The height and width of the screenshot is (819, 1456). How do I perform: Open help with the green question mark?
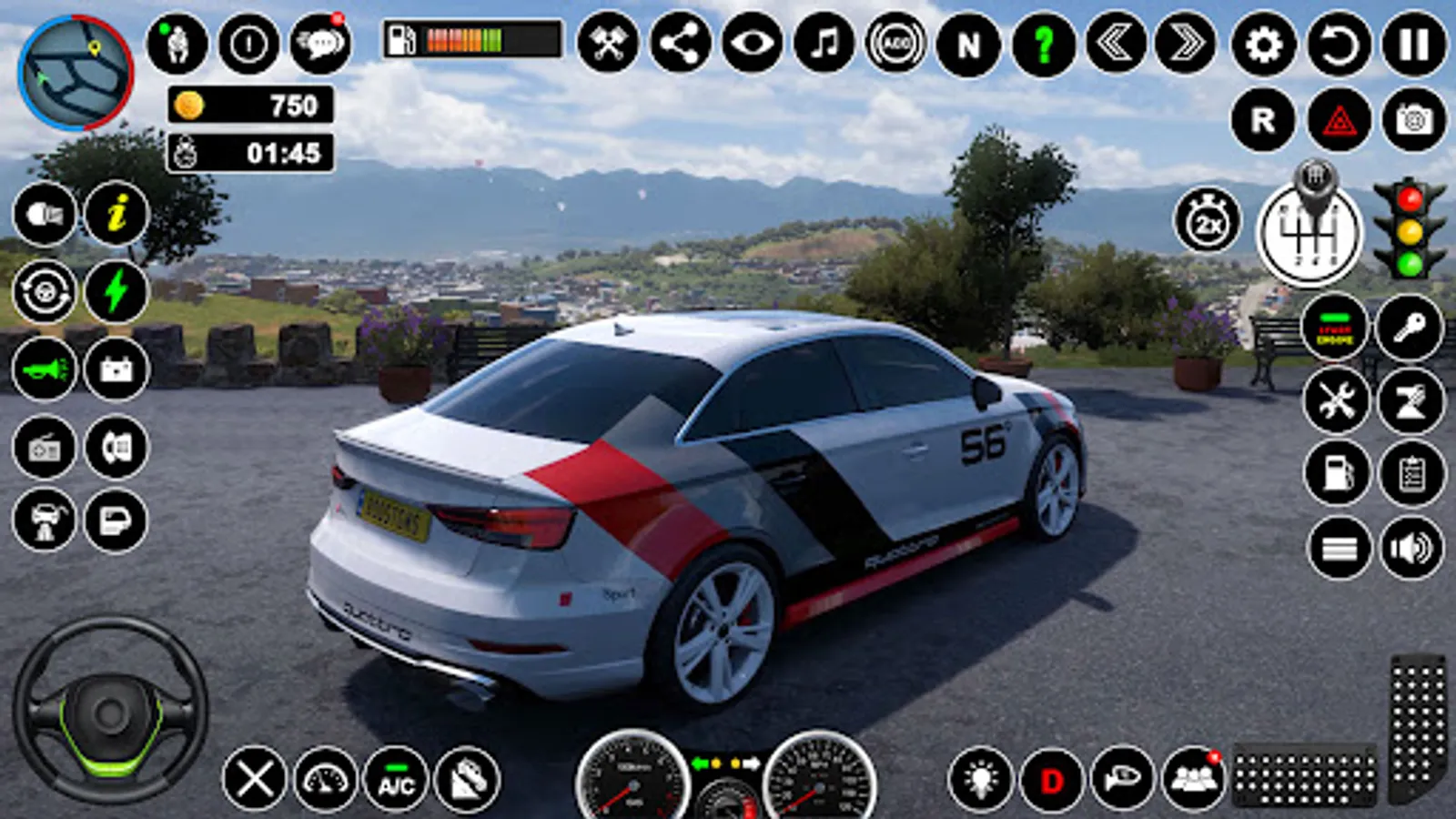(1043, 44)
